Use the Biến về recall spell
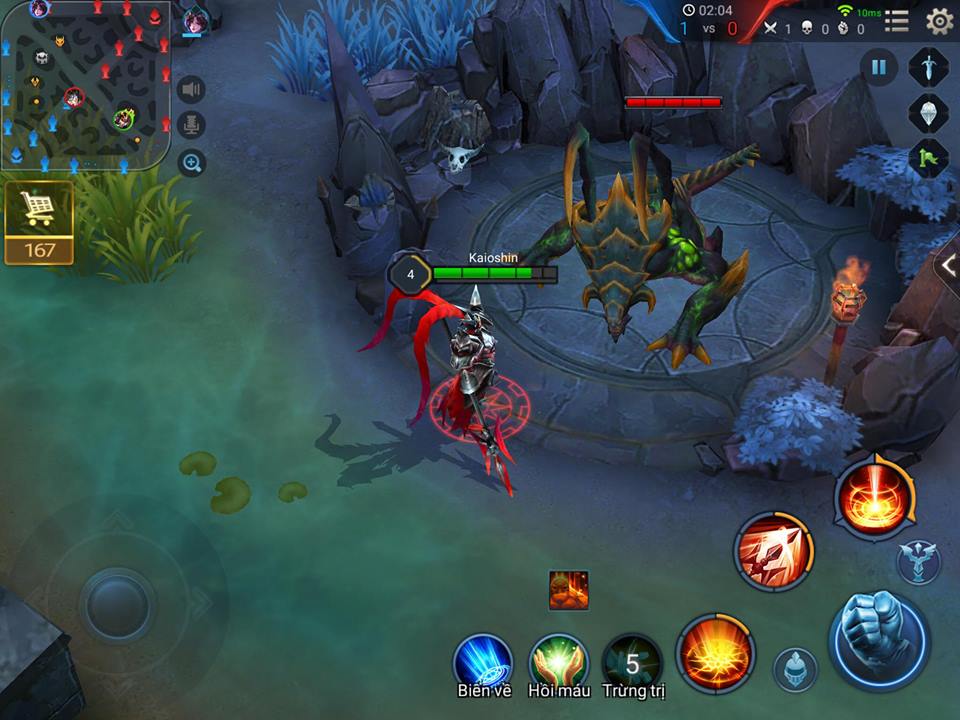This screenshot has height=720, width=960. pos(484,663)
